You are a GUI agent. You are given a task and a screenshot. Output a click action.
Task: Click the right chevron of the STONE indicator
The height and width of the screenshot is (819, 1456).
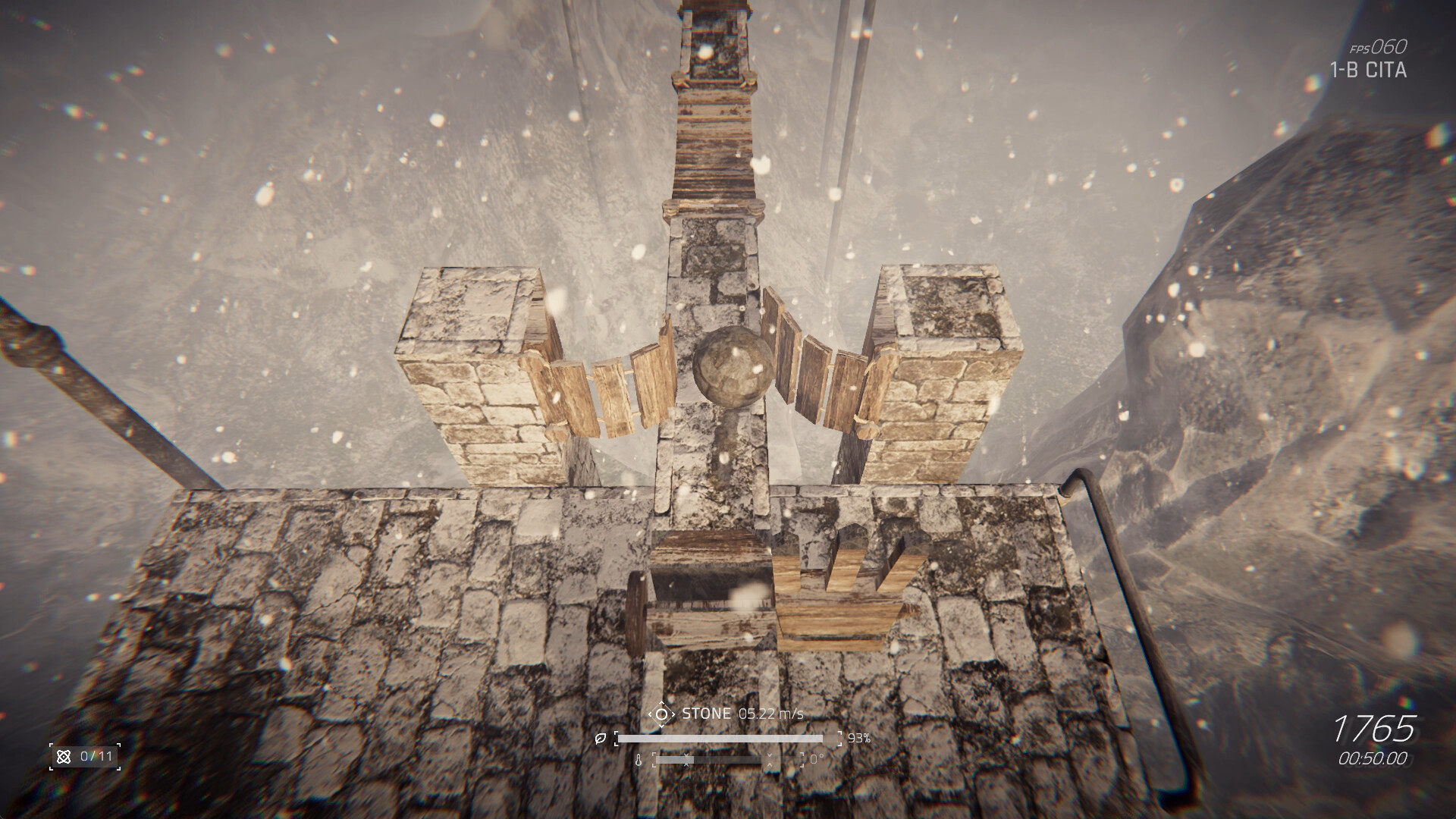click(674, 714)
